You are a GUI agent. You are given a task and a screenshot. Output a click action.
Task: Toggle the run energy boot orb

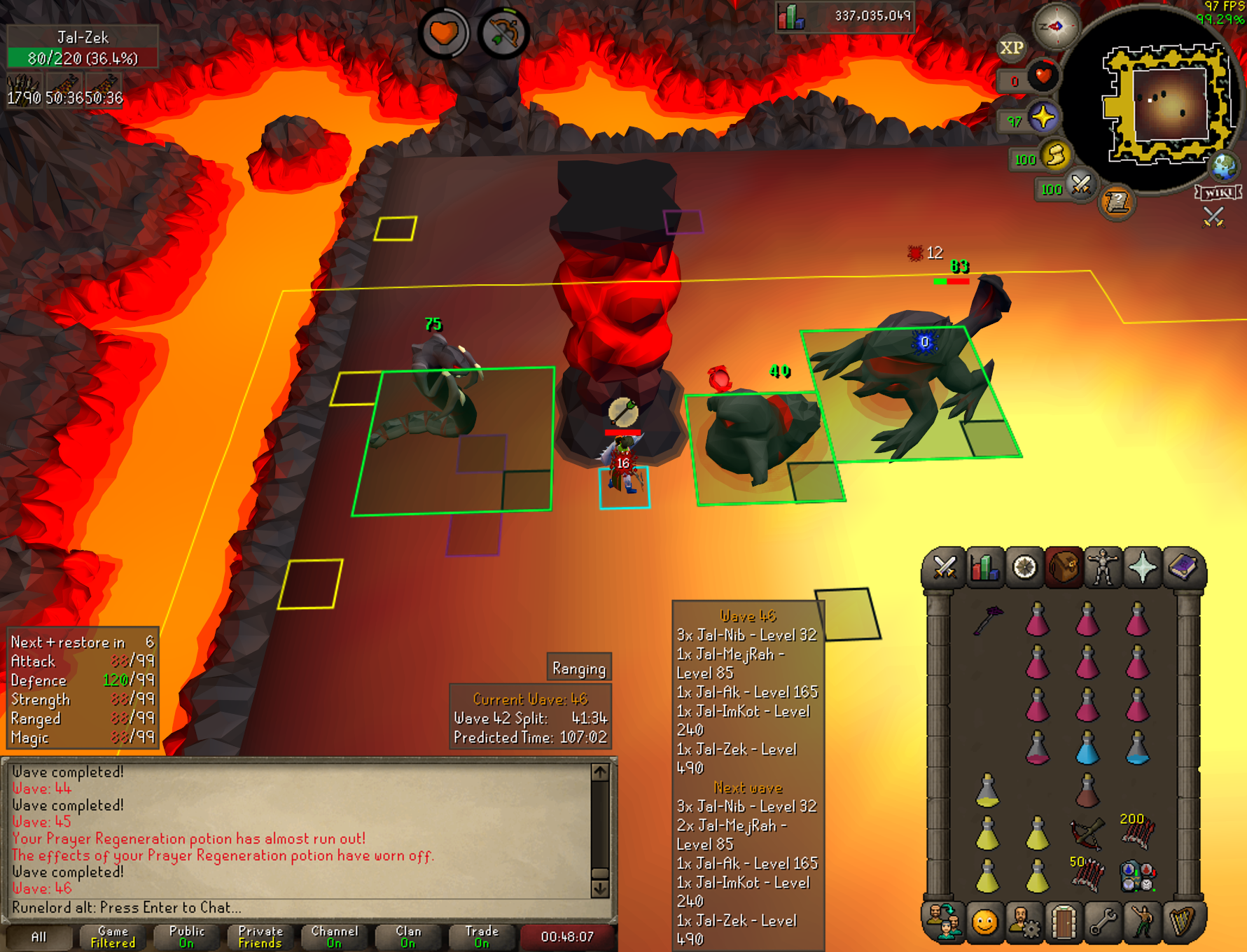(x=1055, y=155)
